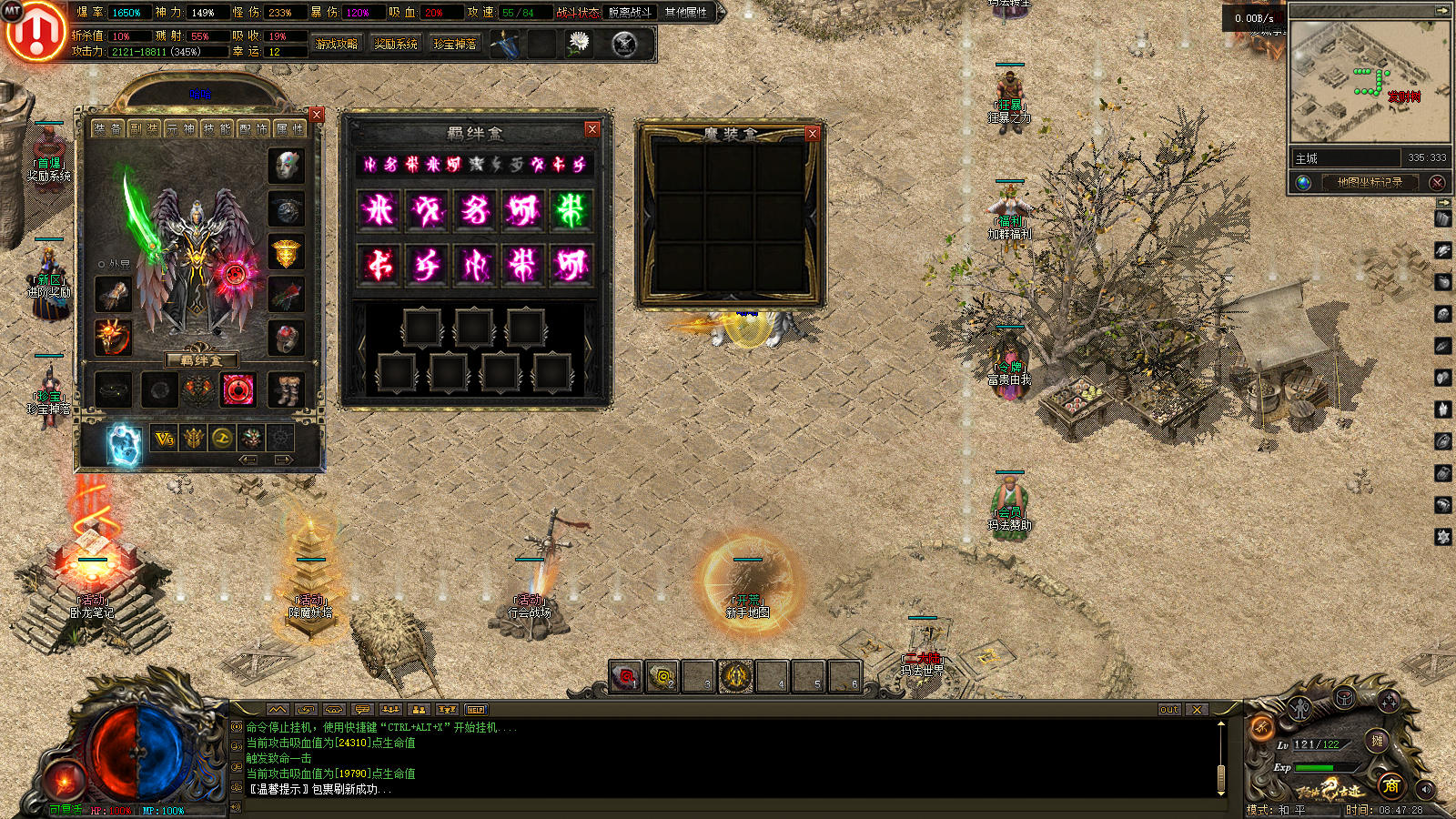Click the globe icon below the minimap

1304,183
